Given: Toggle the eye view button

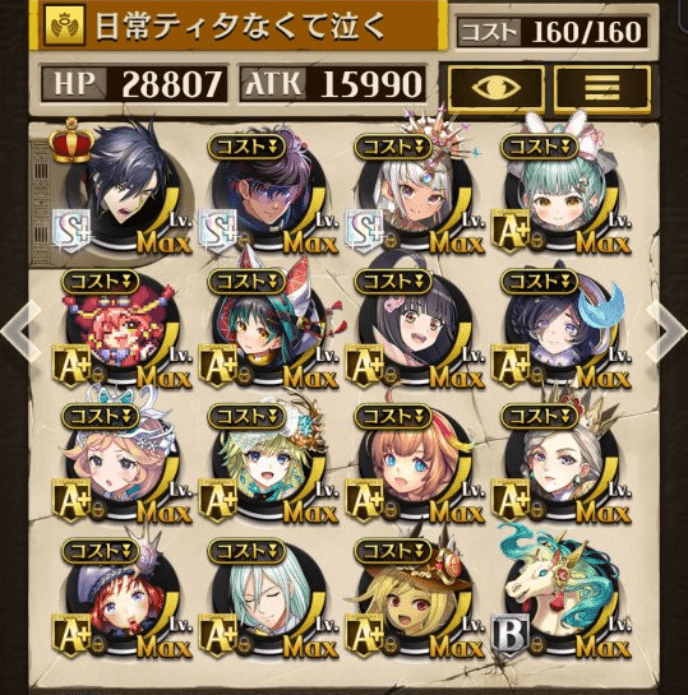Looking at the screenshot, I should [497, 89].
